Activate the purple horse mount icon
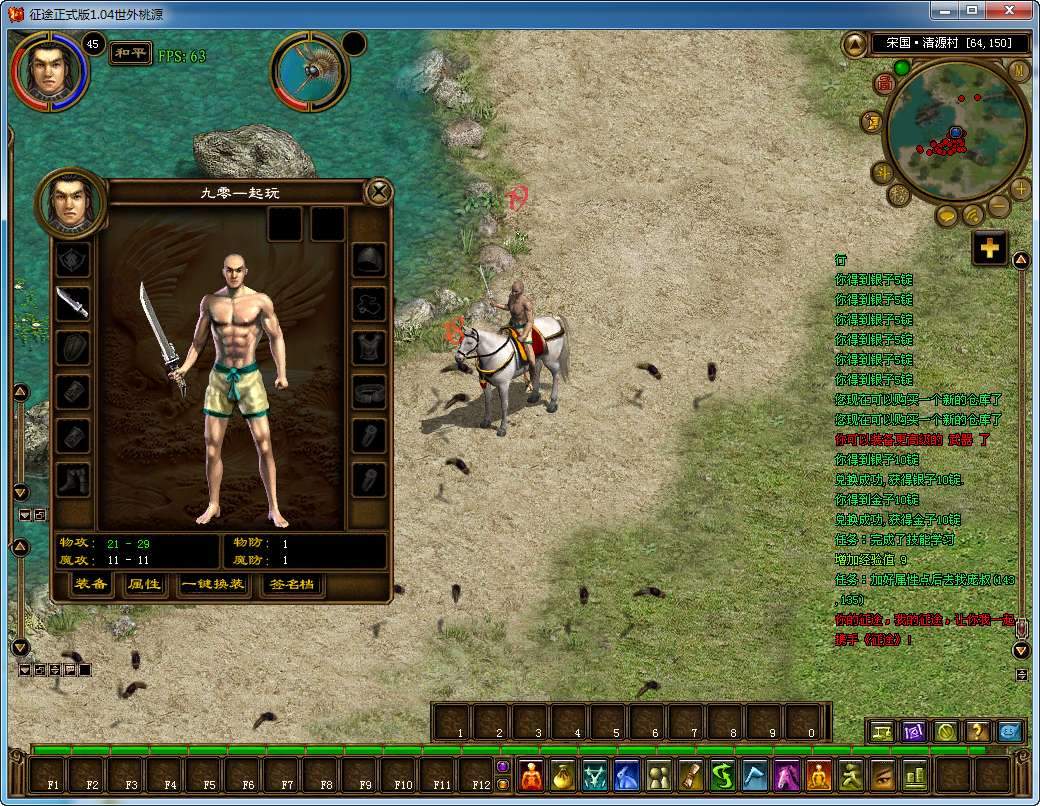 pyautogui.click(x=783, y=775)
